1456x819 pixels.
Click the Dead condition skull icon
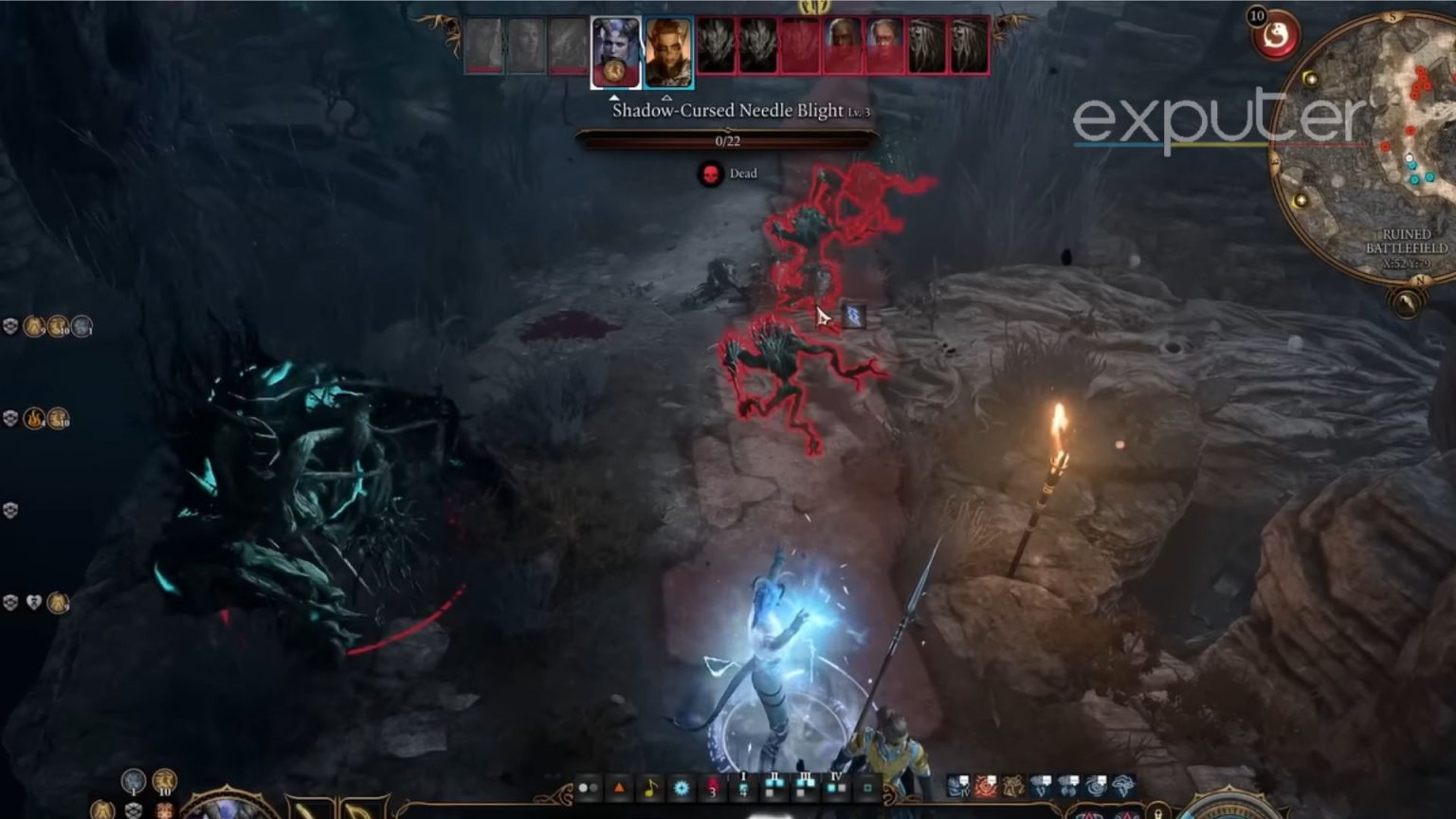710,173
